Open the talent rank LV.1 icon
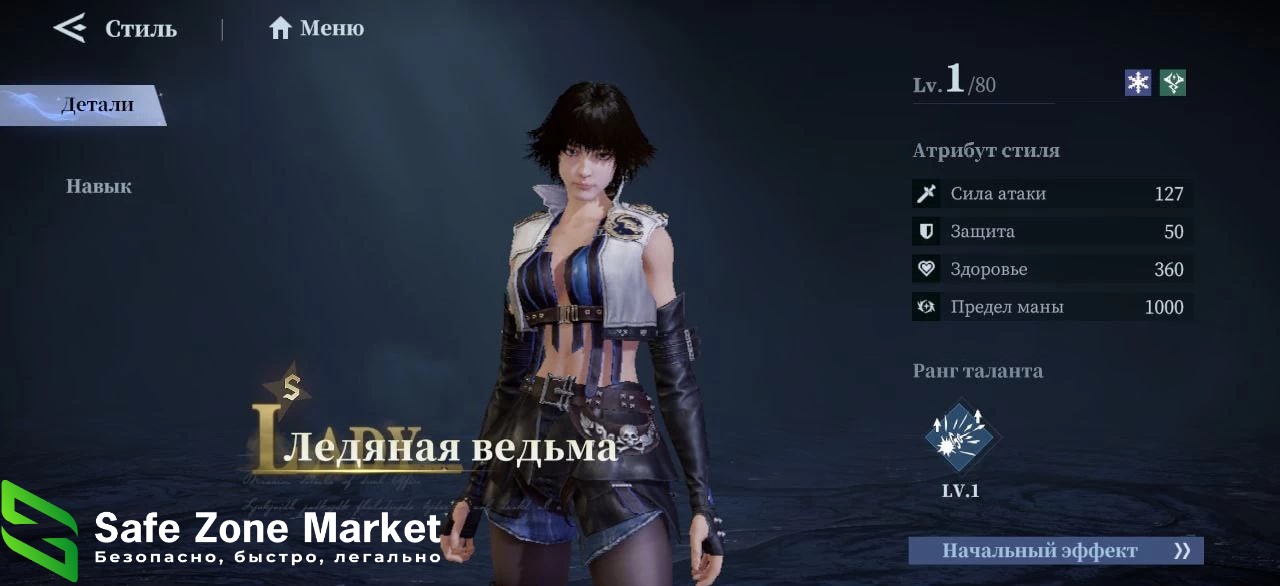This screenshot has height=586, width=1280. pyautogui.click(x=959, y=439)
